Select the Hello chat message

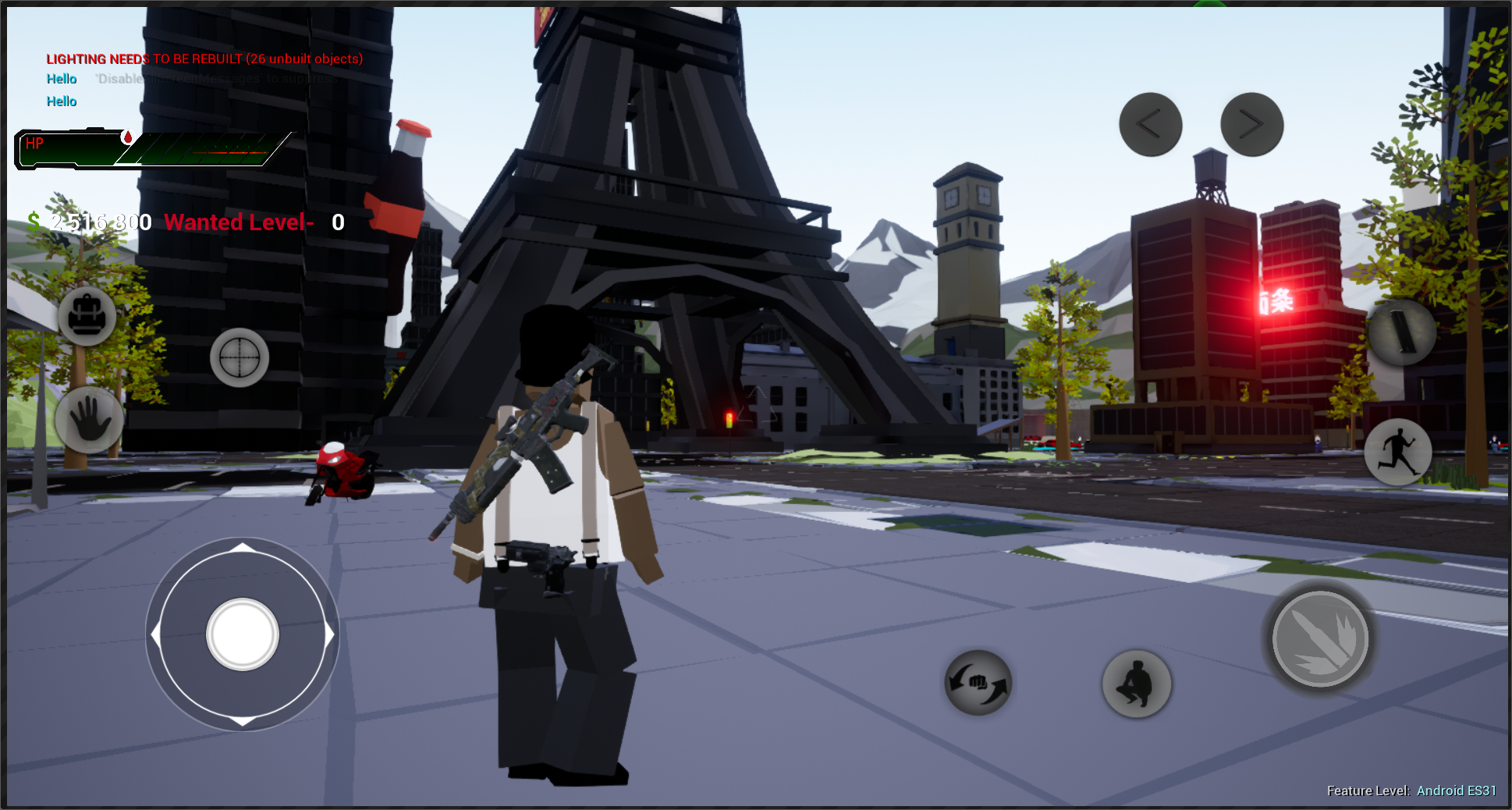click(x=61, y=79)
